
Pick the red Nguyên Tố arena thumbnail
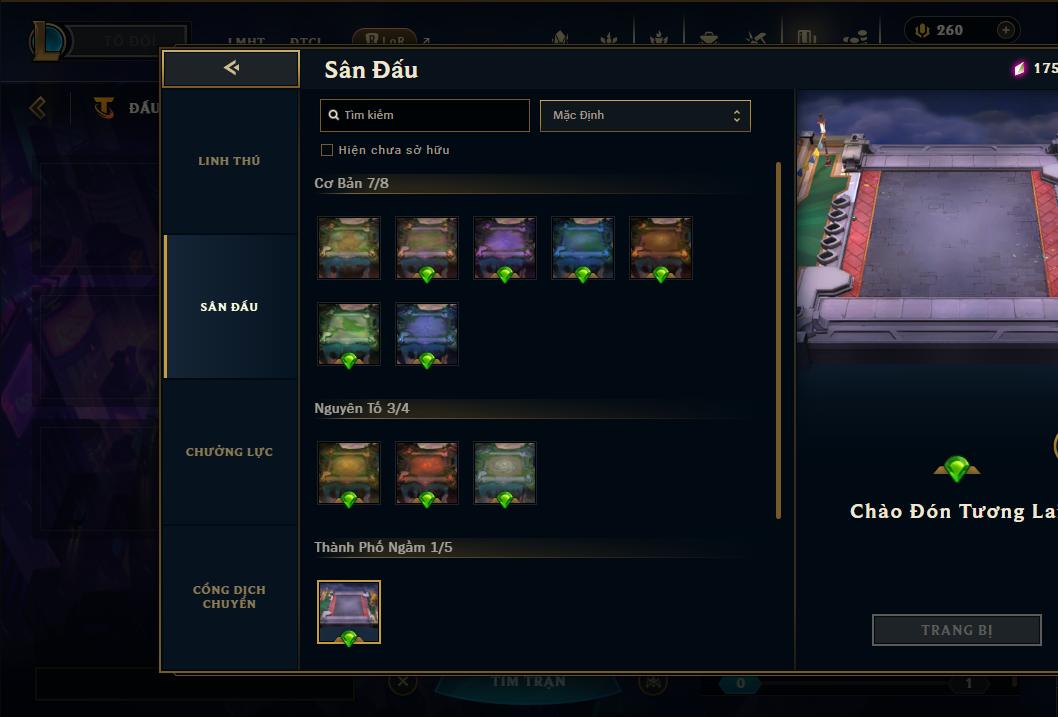[427, 473]
